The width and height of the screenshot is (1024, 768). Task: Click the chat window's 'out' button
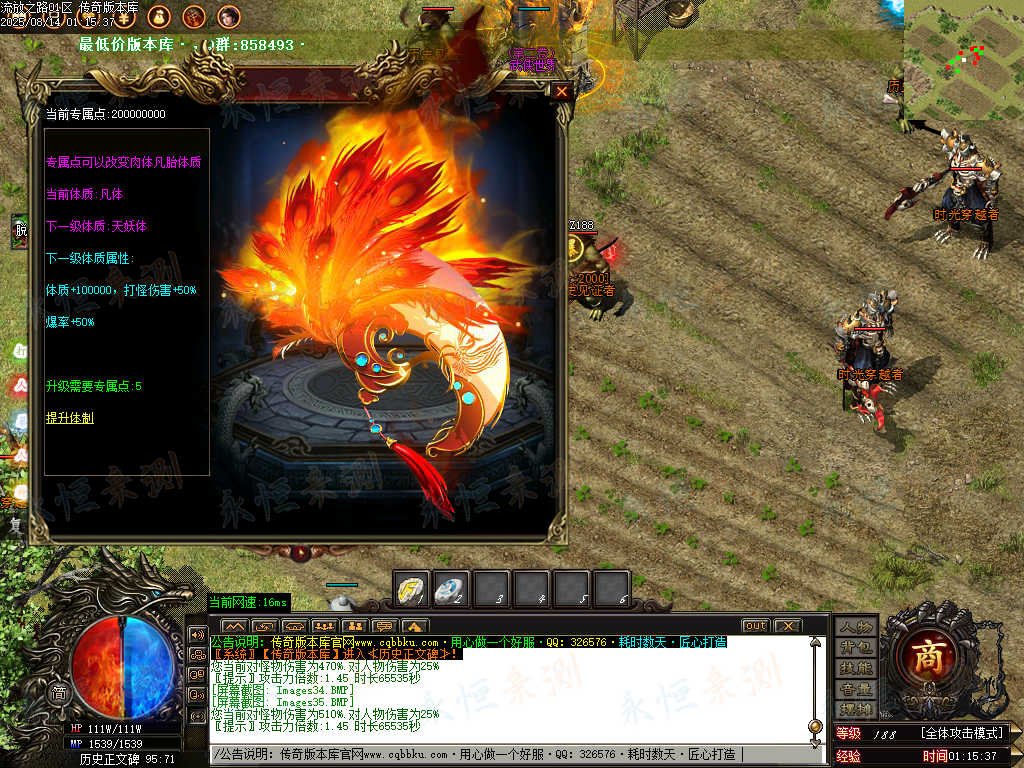(x=755, y=626)
